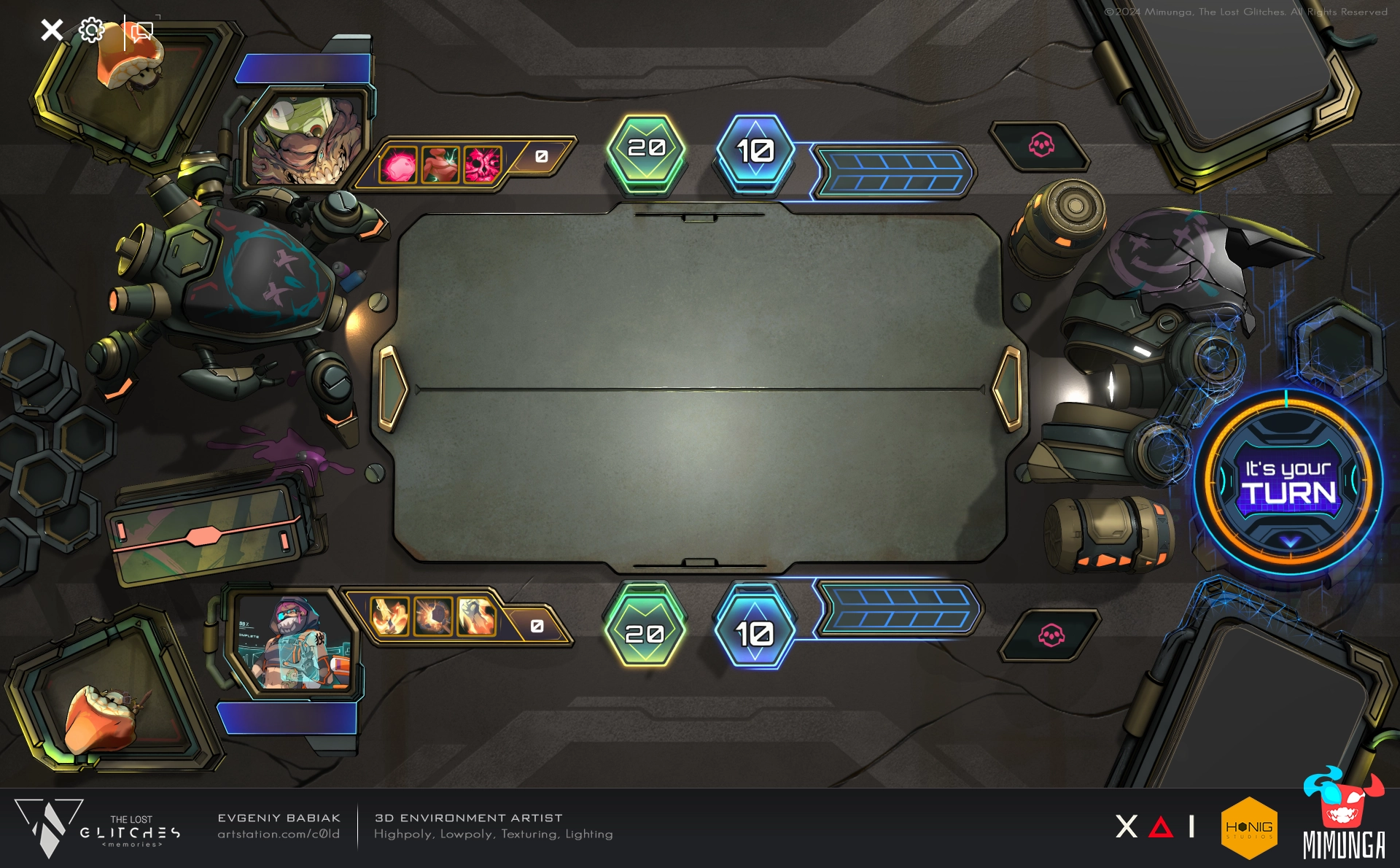Click the opponent's pink skull graveyard icon
Viewport: 1400px width, 868px height.
tap(1041, 146)
